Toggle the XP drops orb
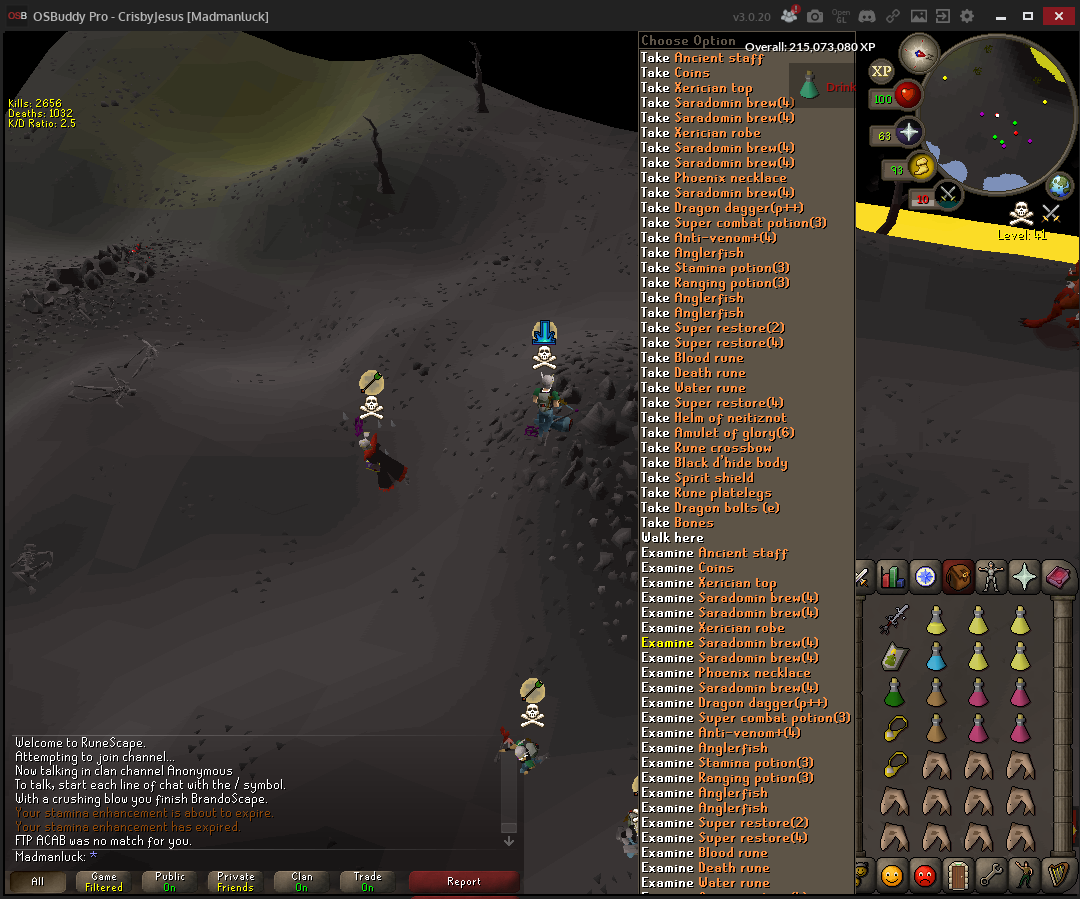Viewport: 1080px width, 899px height. 881,71
